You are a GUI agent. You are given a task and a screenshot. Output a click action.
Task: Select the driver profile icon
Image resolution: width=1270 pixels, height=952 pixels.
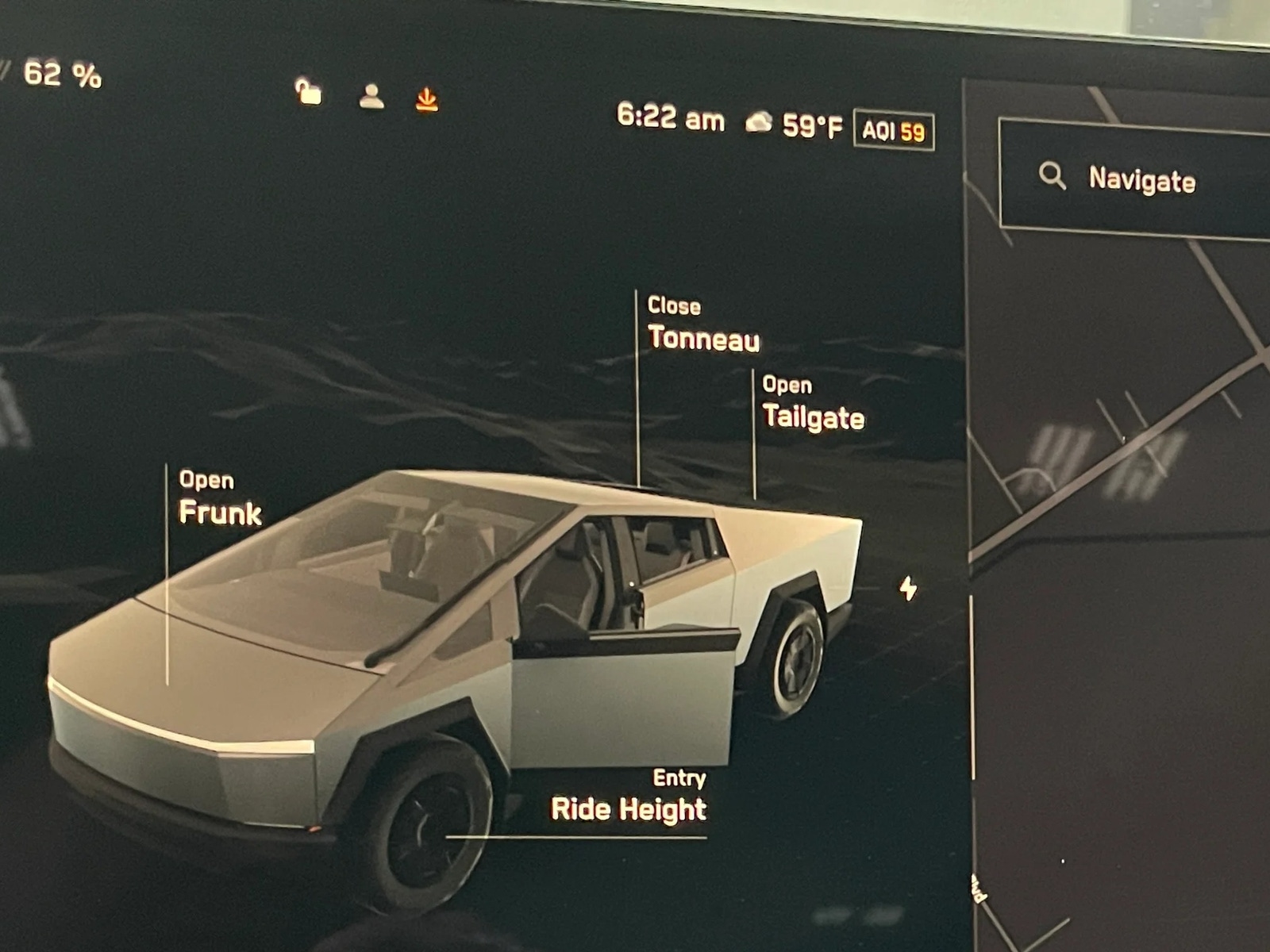coord(371,98)
